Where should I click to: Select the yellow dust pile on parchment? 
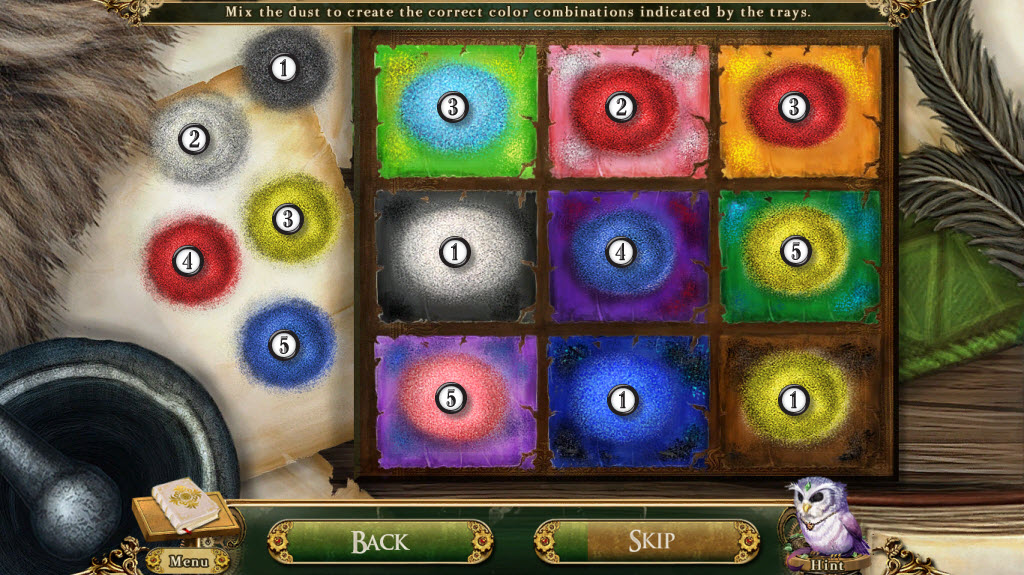pos(288,219)
